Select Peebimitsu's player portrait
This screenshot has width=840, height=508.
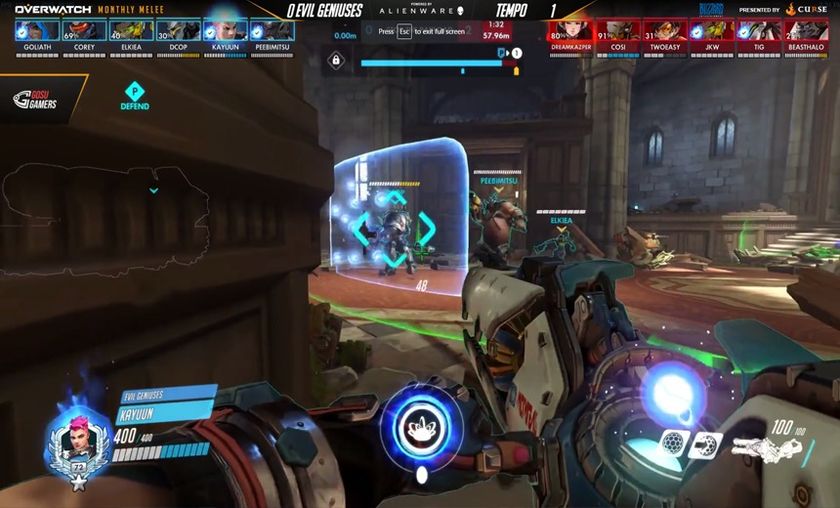click(x=272, y=31)
